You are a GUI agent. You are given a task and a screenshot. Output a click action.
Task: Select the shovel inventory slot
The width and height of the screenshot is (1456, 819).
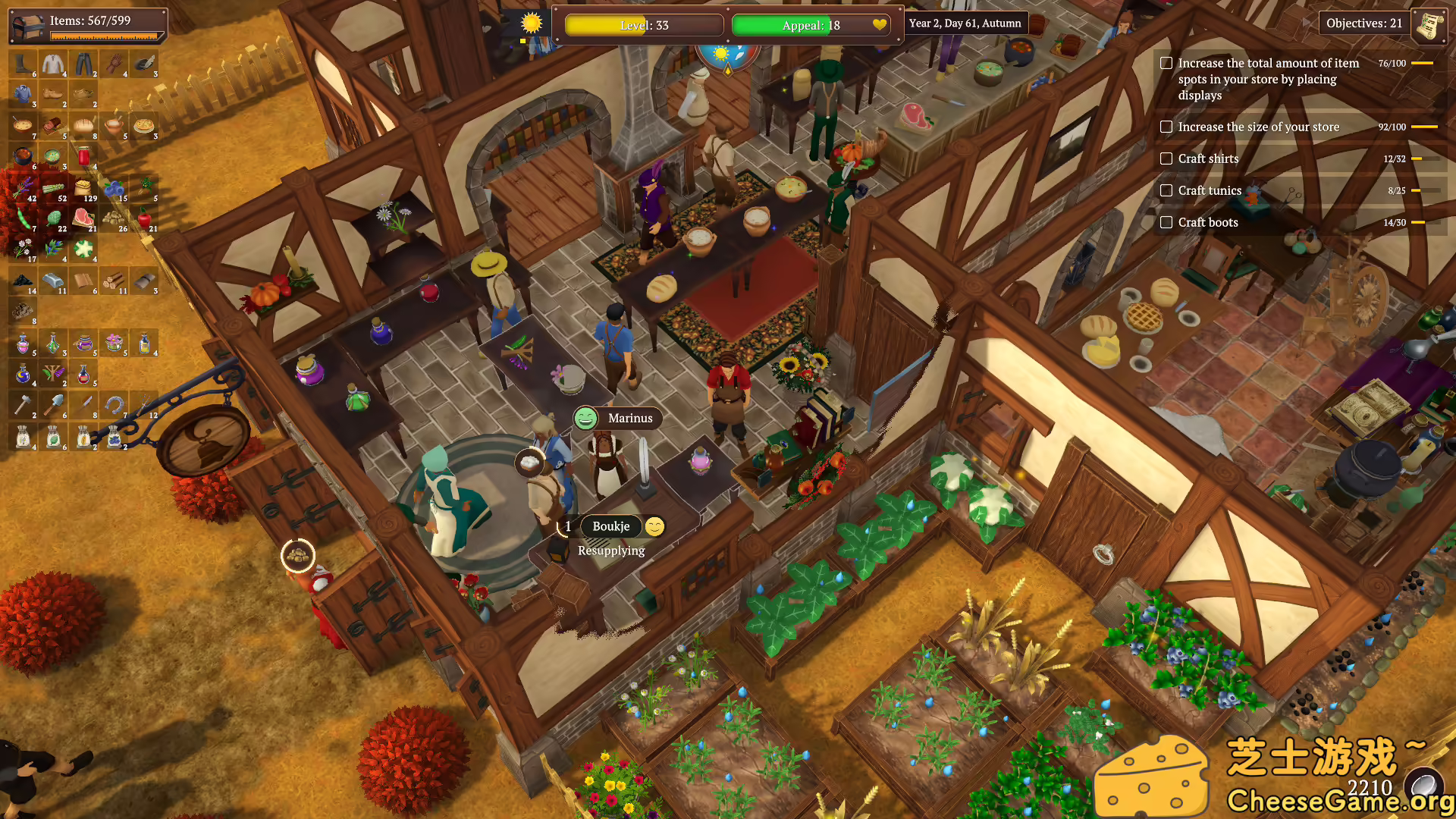pos(53,406)
